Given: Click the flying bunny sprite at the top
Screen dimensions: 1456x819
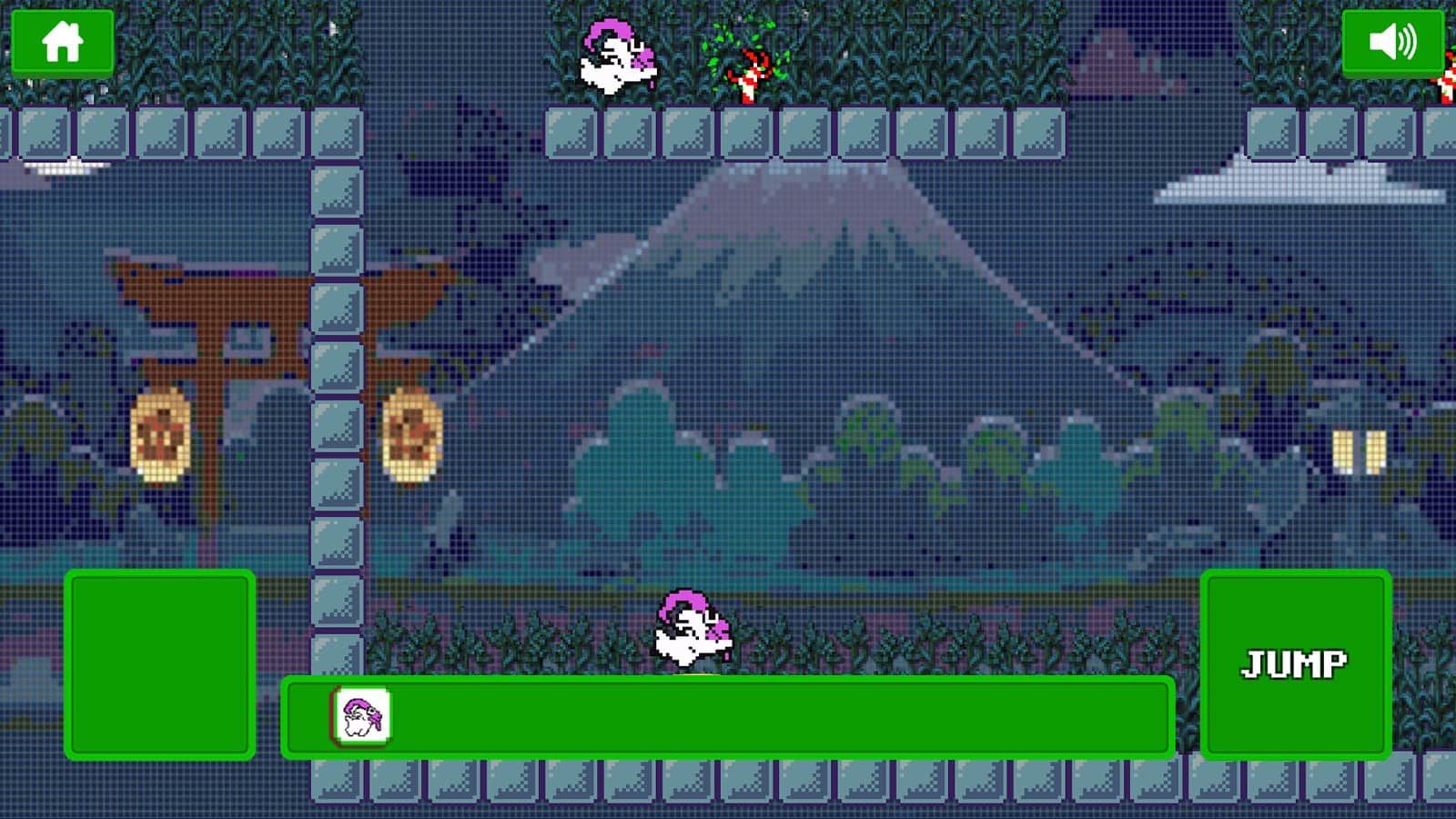Looking at the screenshot, I should [619, 55].
